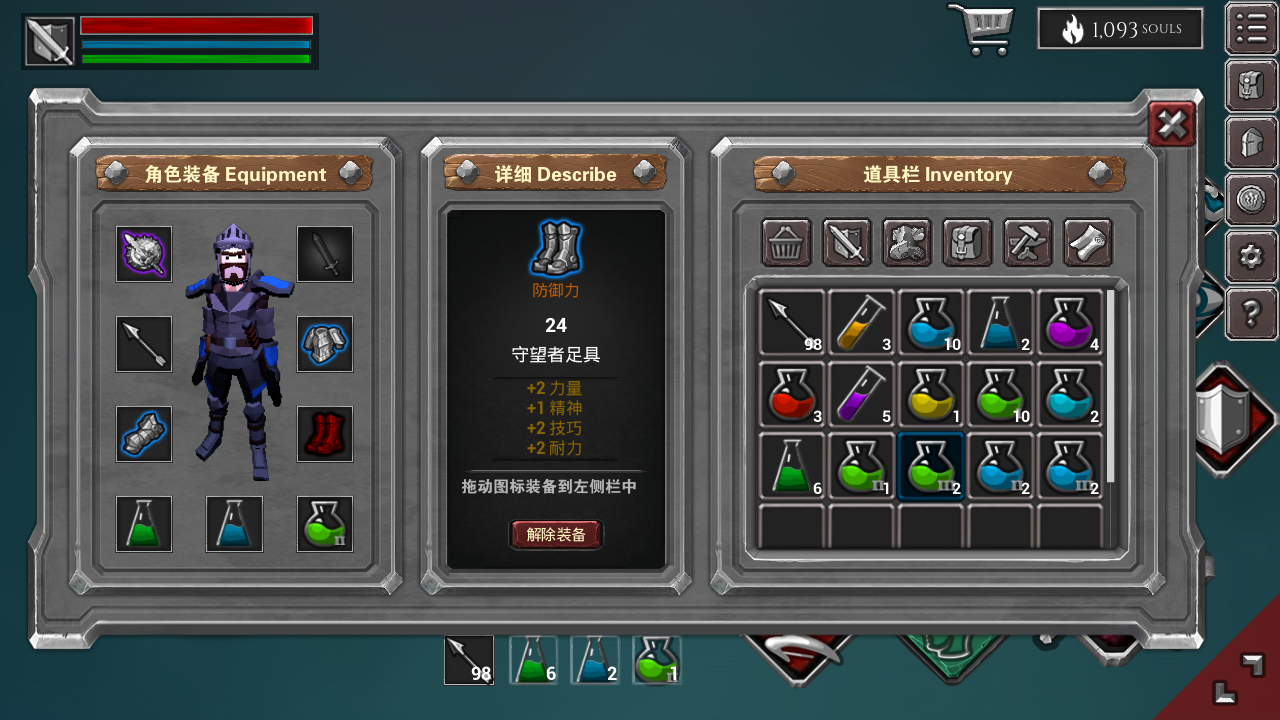Open the hammer-and-anvil crafting filter
This screenshot has width=1280, height=720.
[1026, 242]
